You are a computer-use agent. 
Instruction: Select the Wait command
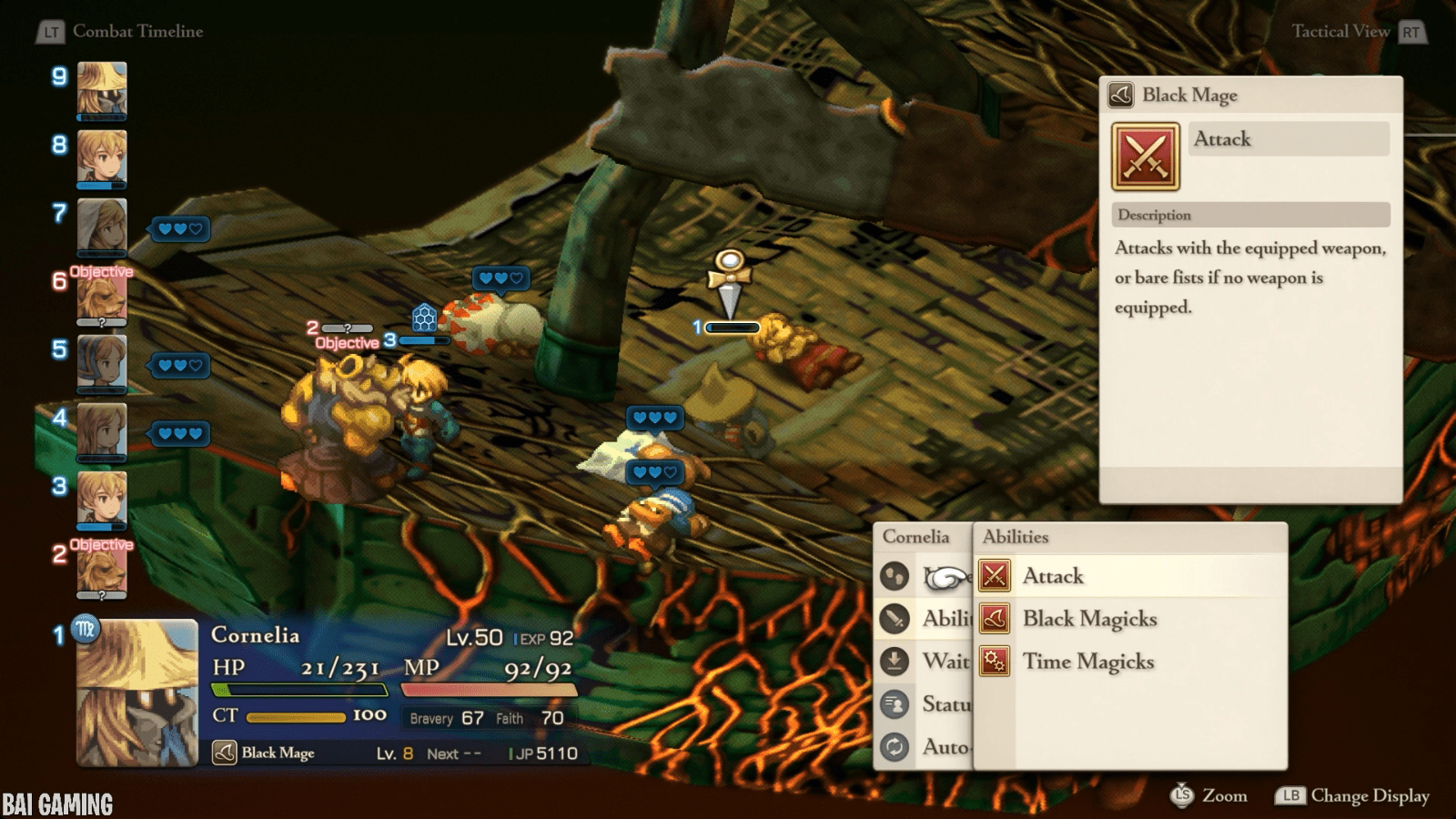pos(945,661)
